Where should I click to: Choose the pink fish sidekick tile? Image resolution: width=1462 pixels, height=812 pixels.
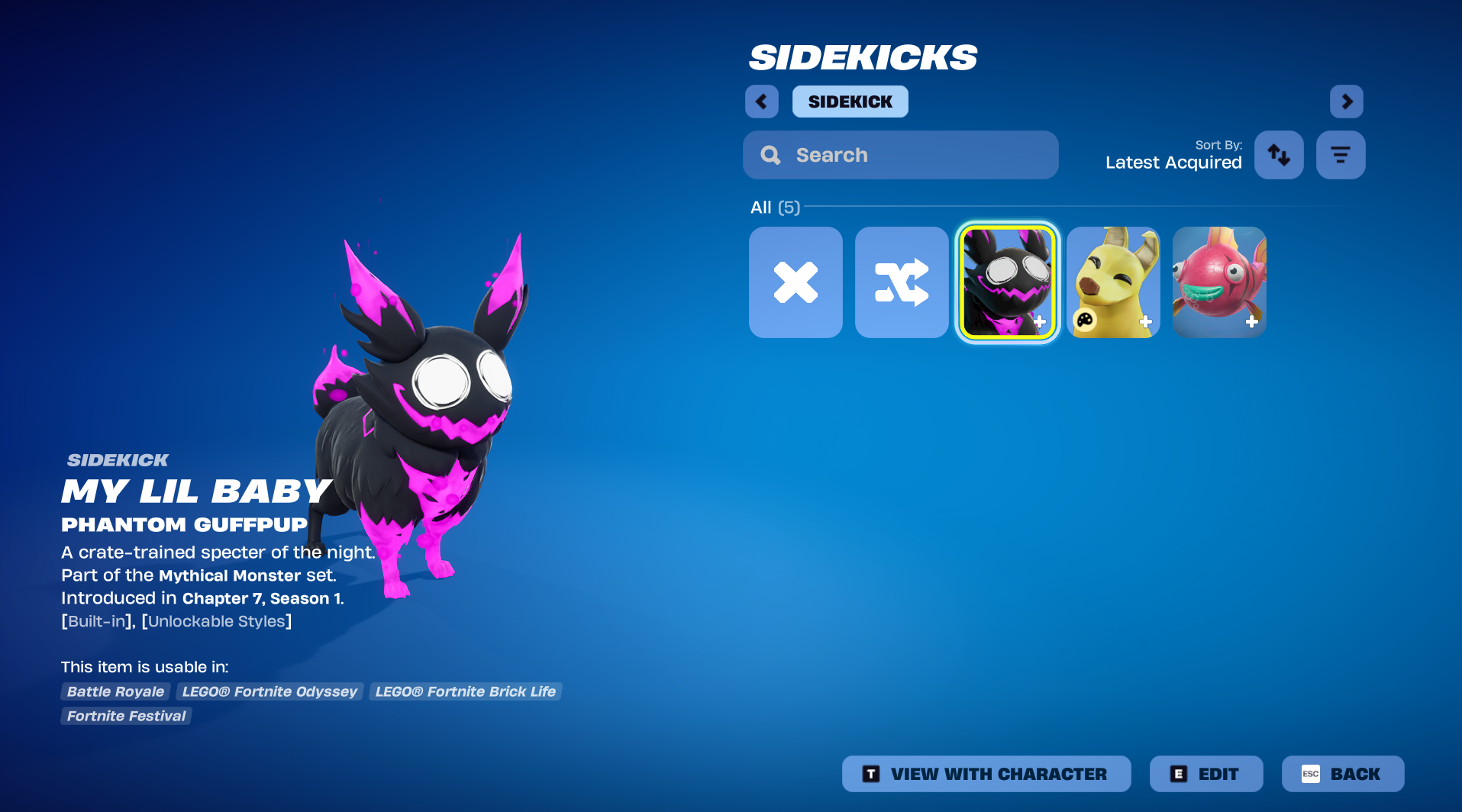coord(1219,282)
